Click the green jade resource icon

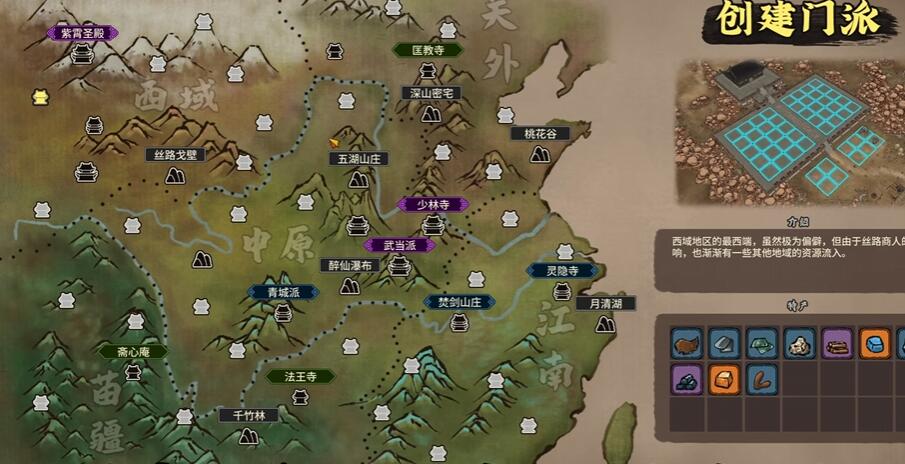[761, 345]
